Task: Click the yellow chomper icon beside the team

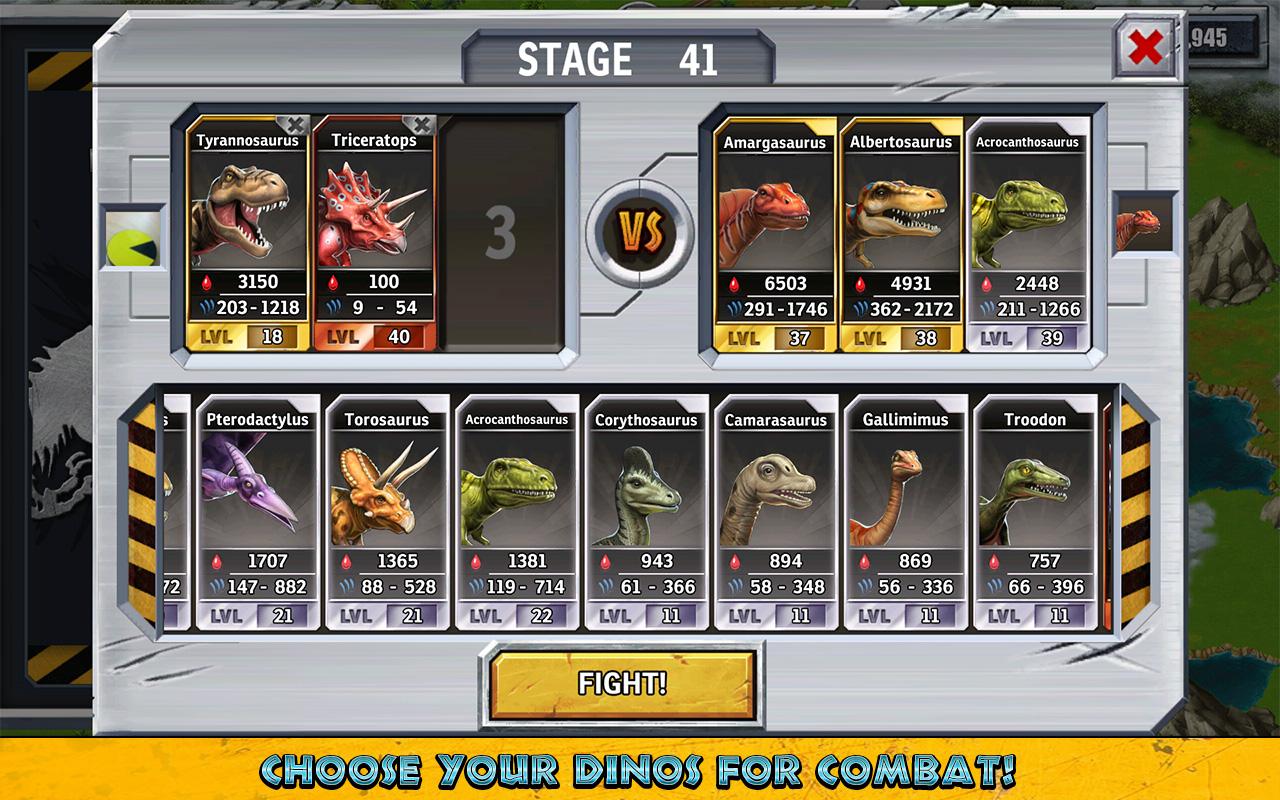Action: click(x=132, y=237)
